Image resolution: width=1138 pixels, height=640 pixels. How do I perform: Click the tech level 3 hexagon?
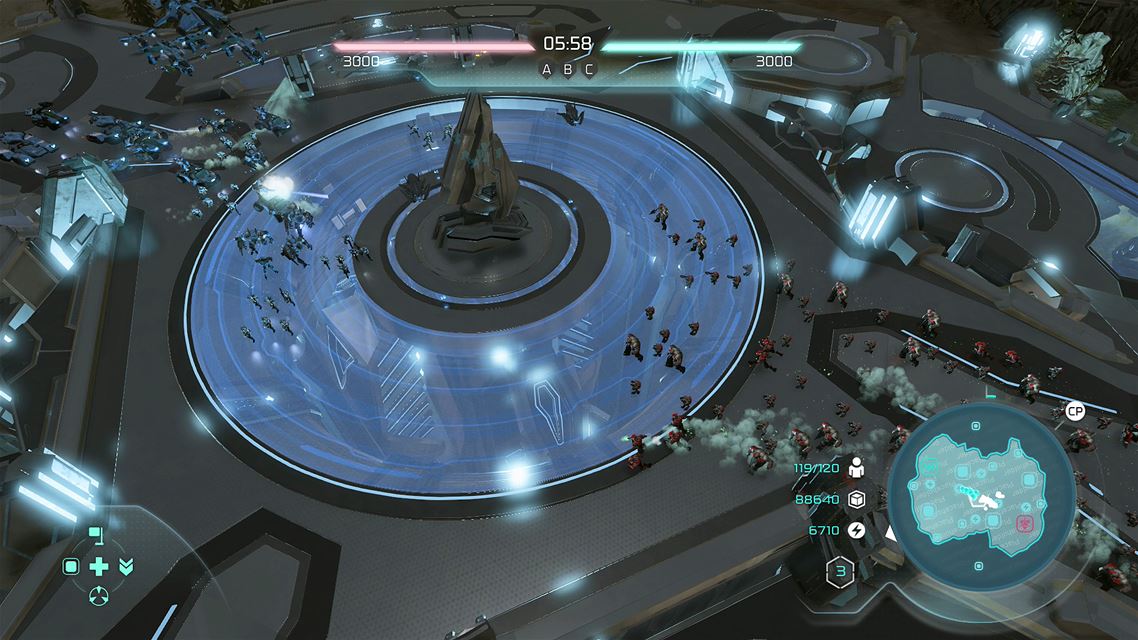[839, 573]
